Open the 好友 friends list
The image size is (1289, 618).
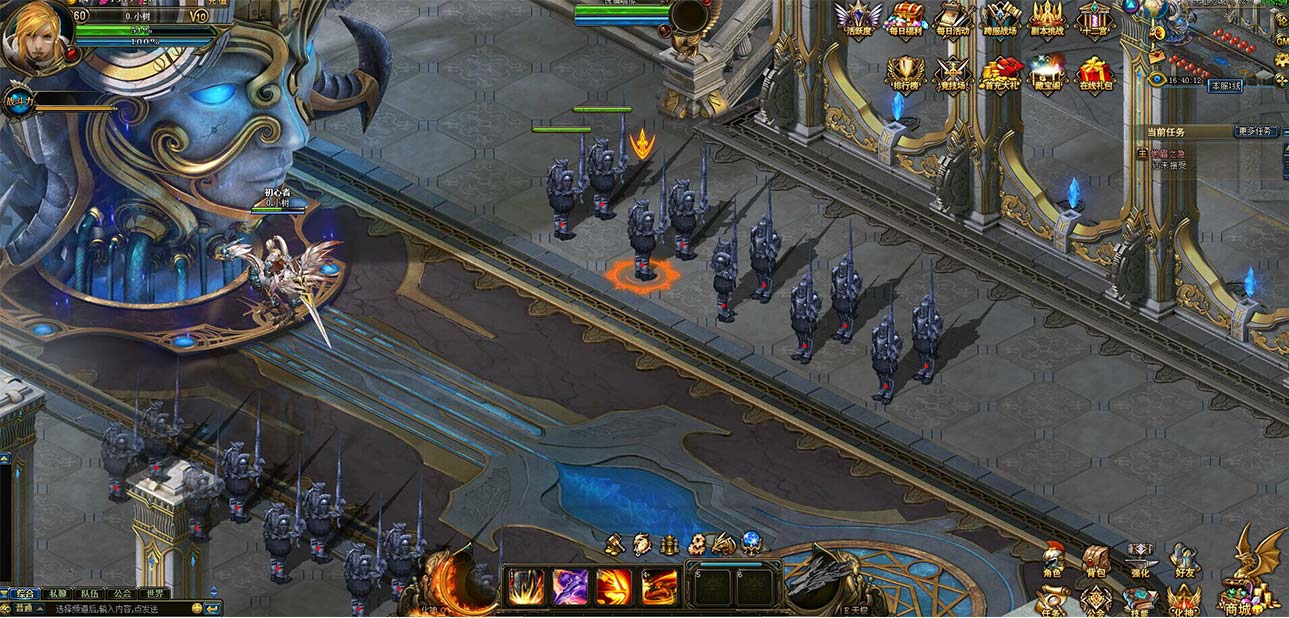(x=1185, y=561)
